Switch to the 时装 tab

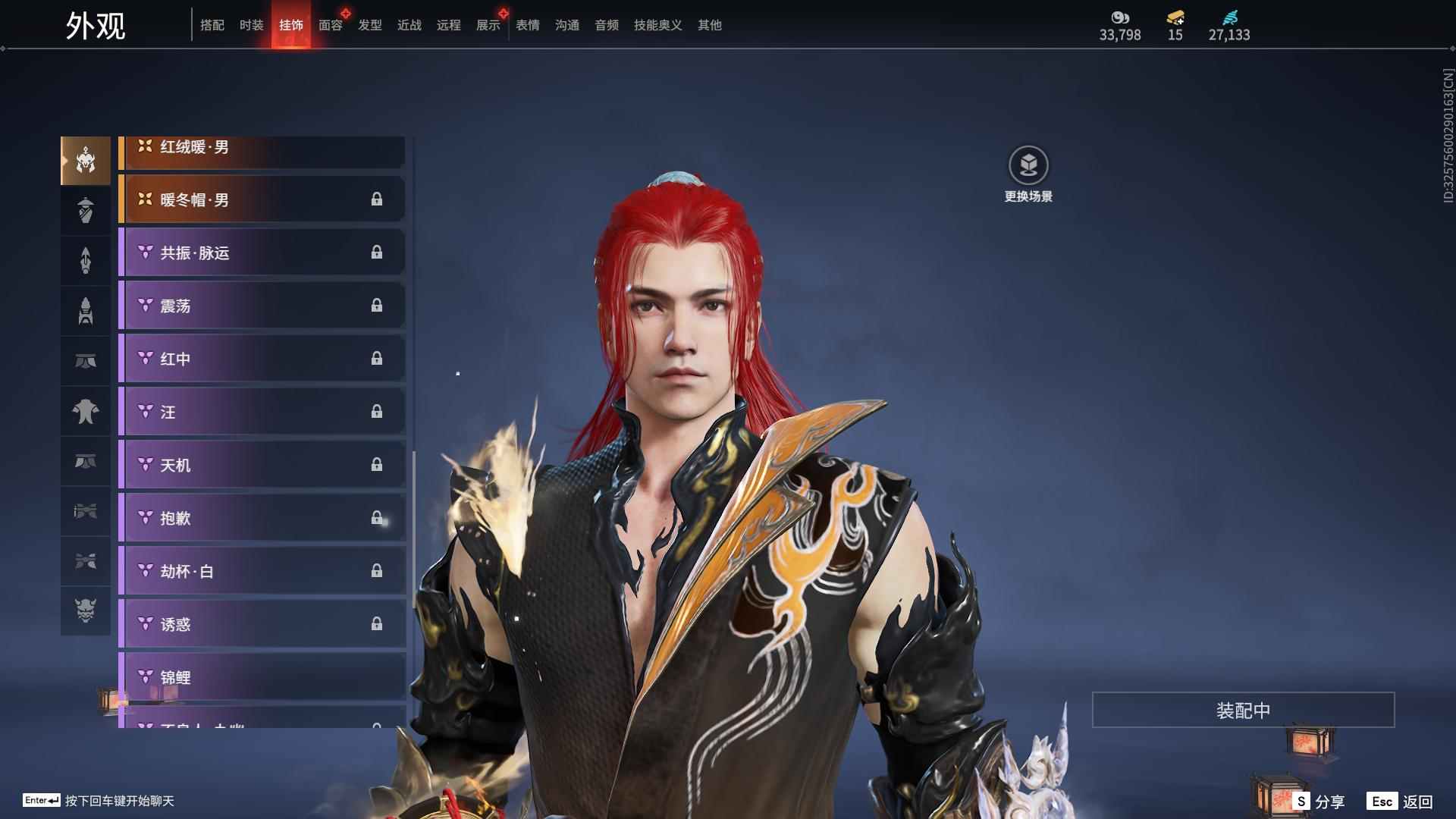[251, 25]
